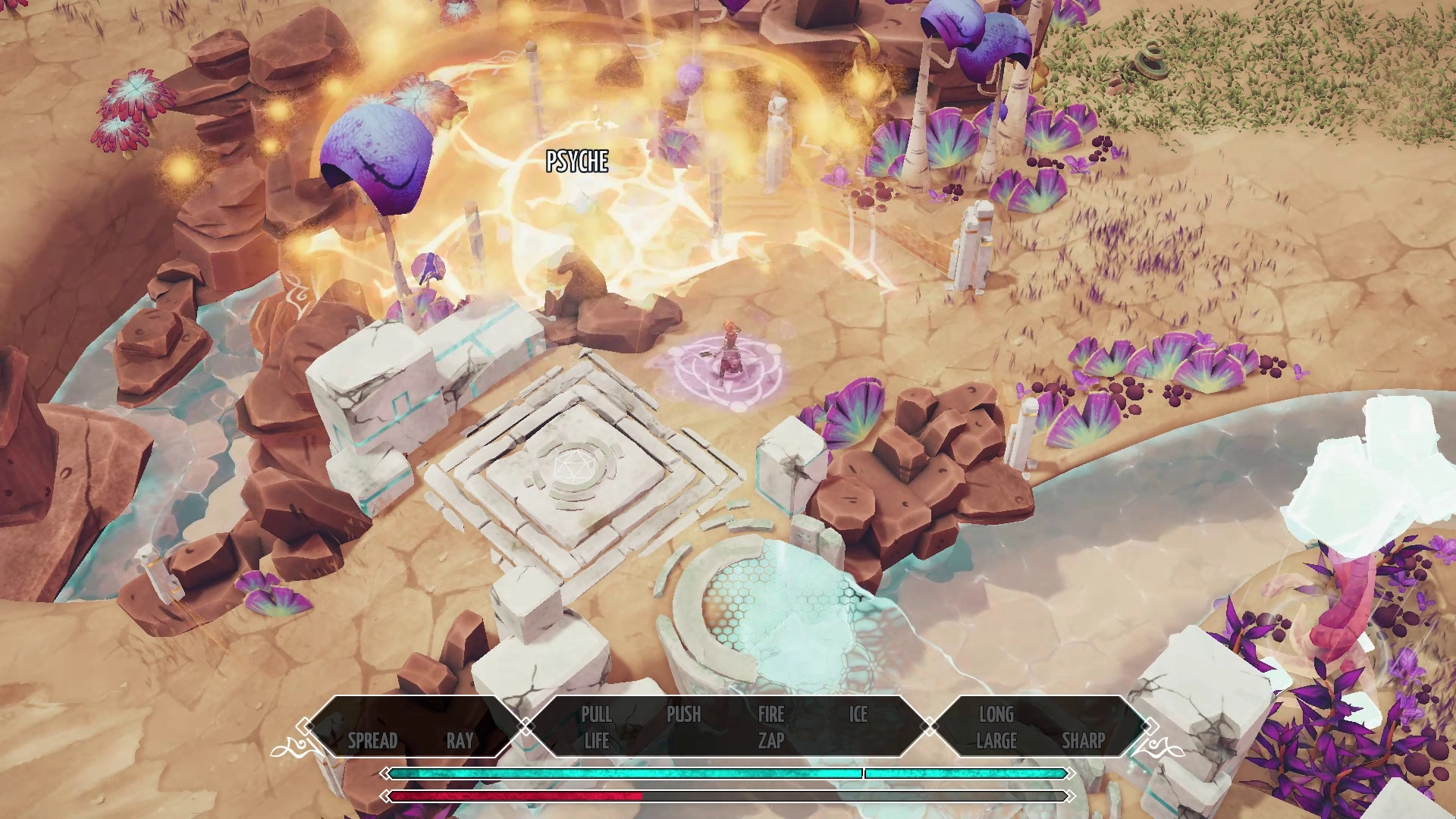Activate the ZAP element
Viewport: 1456px width, 819px height.
(770, 741)
